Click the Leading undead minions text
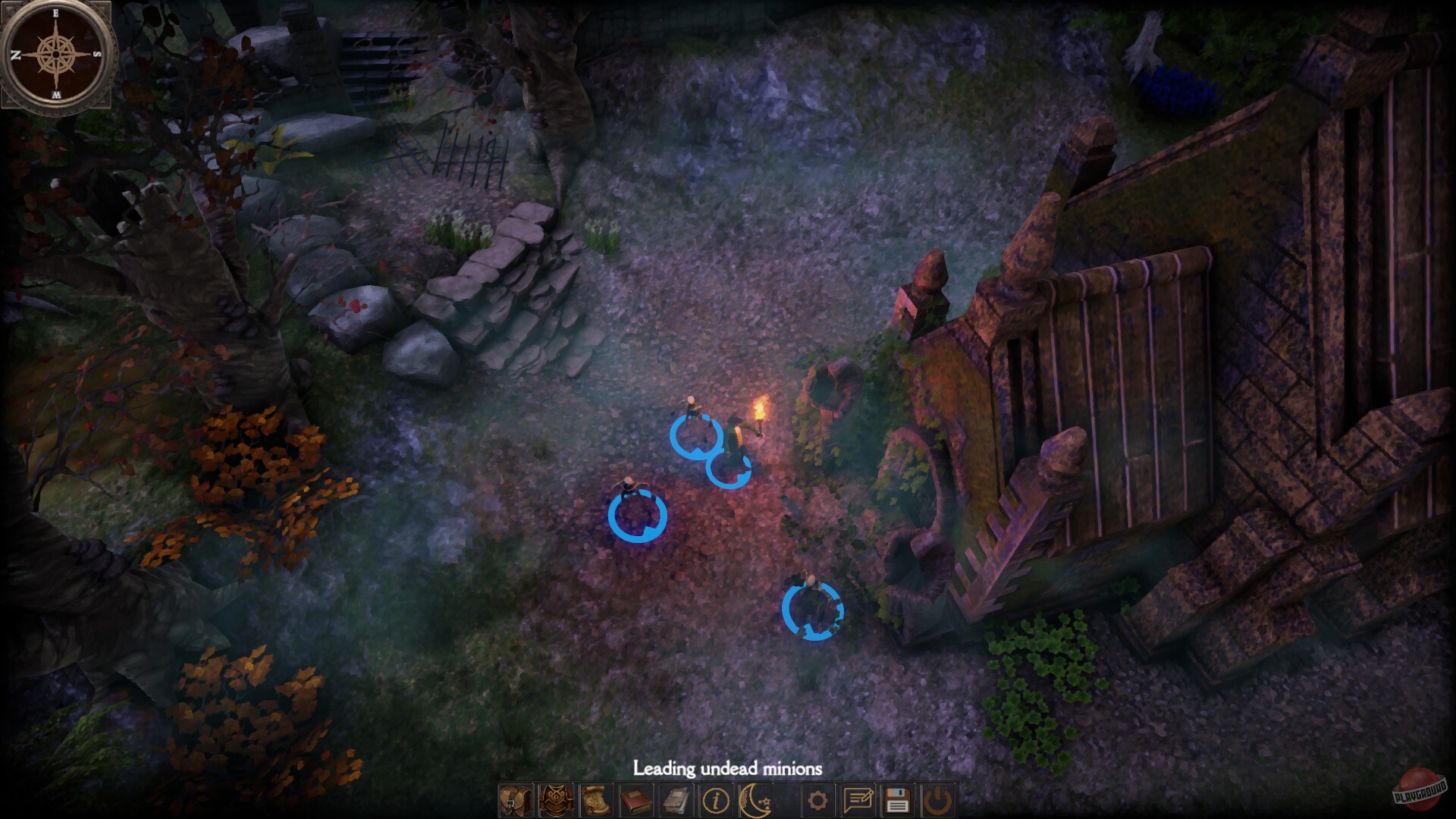 [726, 768]
